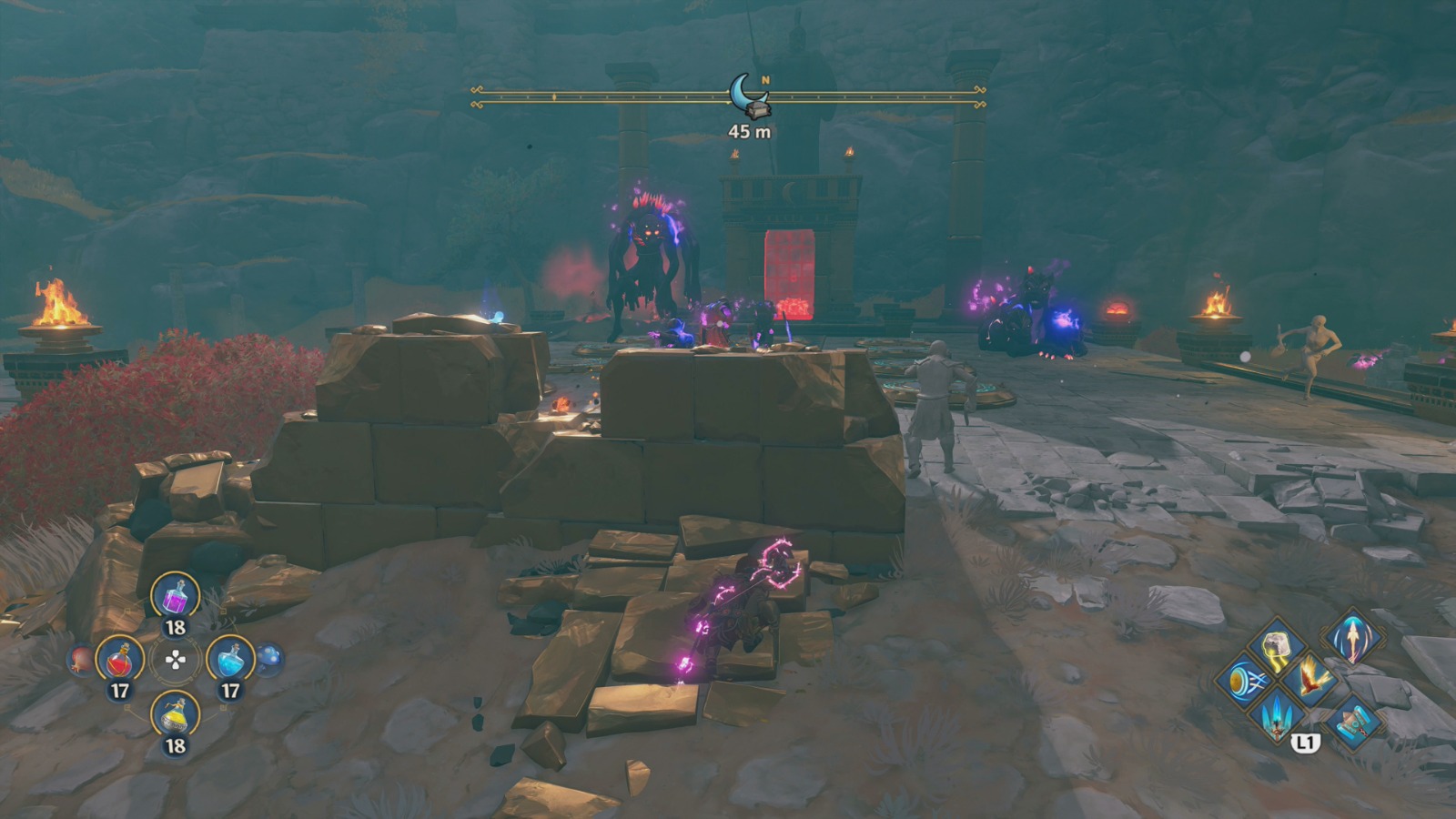Click the d-pad selector in potion wheel

[x=175, y=661]
